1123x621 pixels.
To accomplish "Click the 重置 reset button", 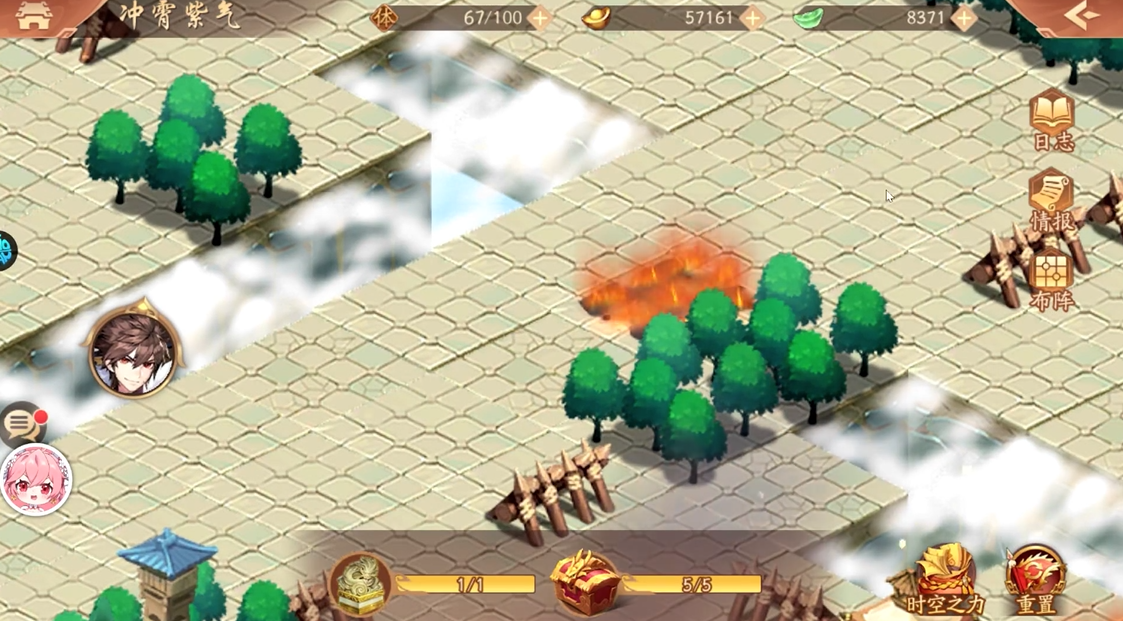I will pos(1036,580).
